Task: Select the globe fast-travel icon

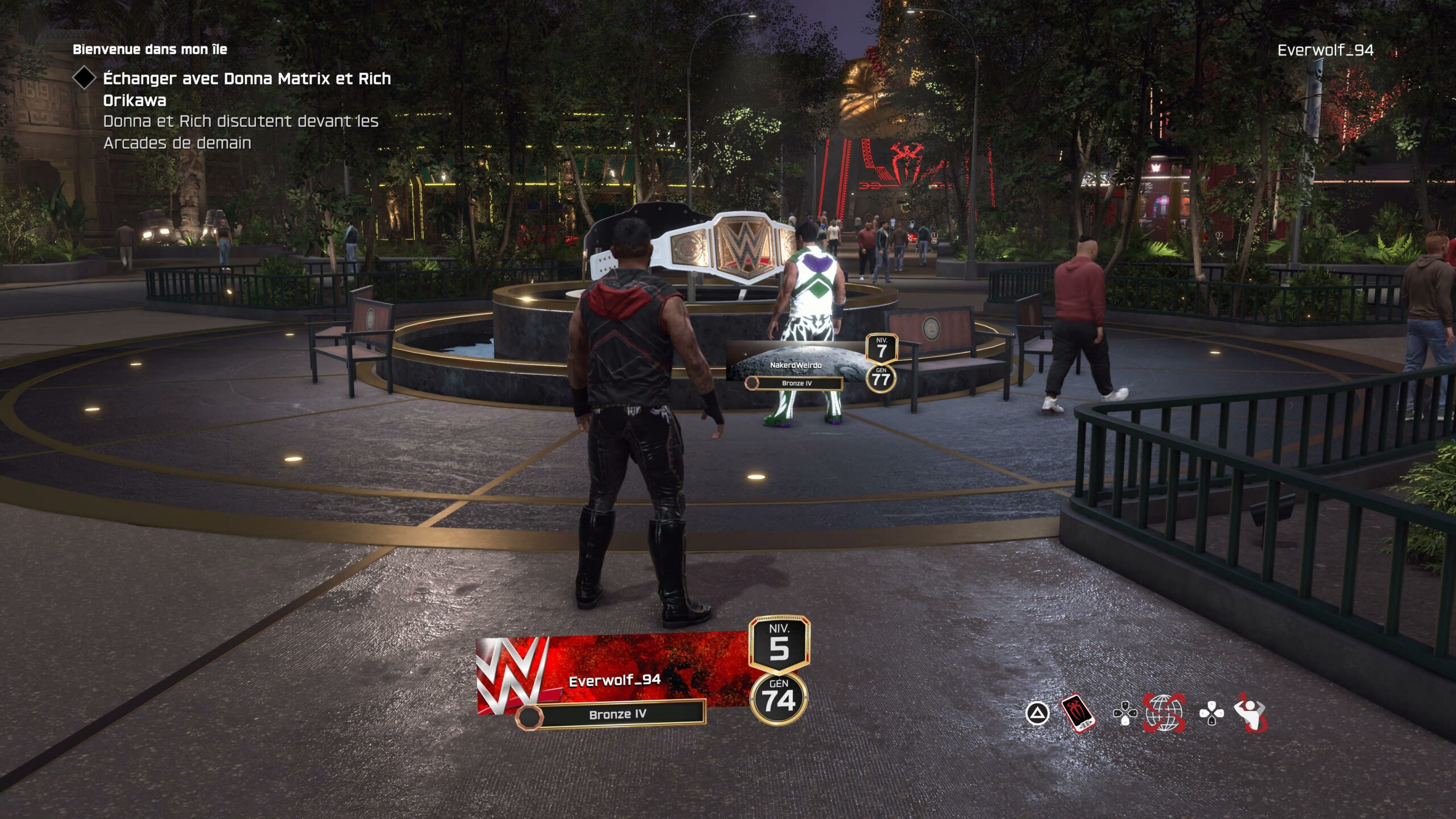Action: tap(1165, 713)
